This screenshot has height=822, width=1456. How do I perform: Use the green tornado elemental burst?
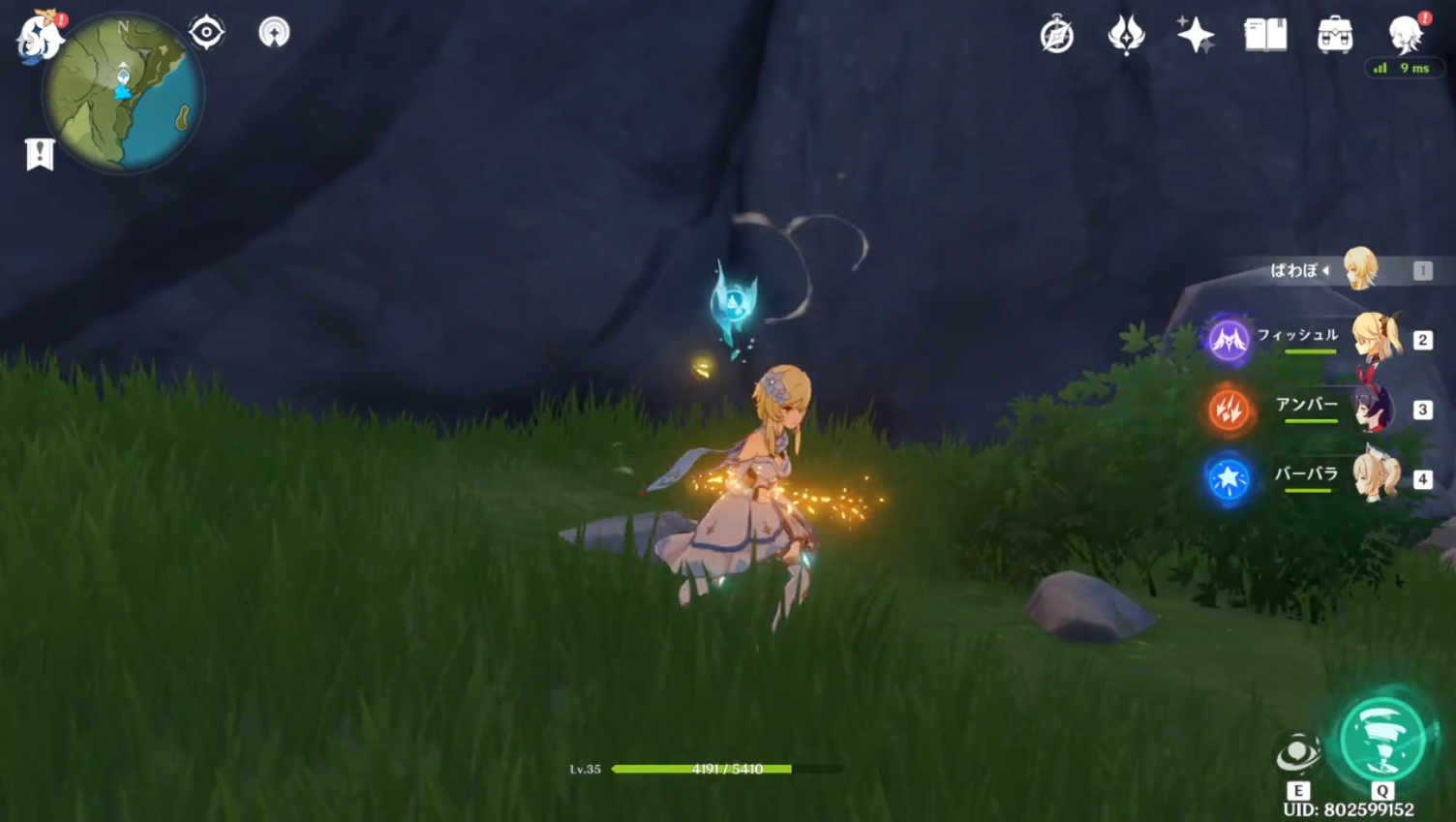(1382, 742)
